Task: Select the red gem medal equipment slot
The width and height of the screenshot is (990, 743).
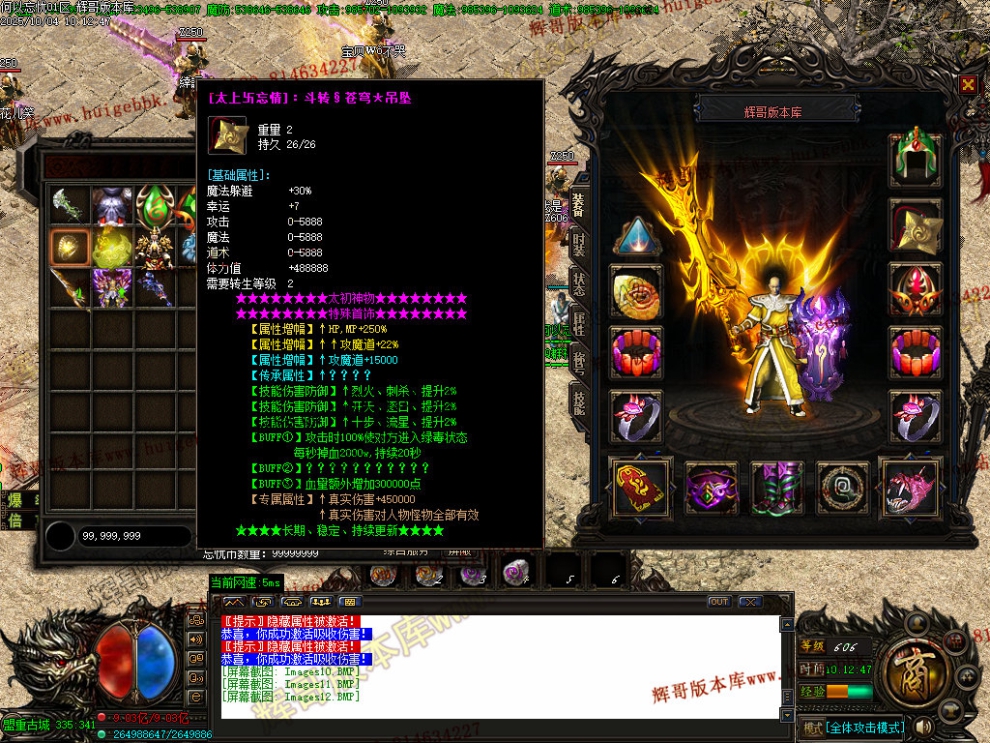Action: (x=915, y=290)
